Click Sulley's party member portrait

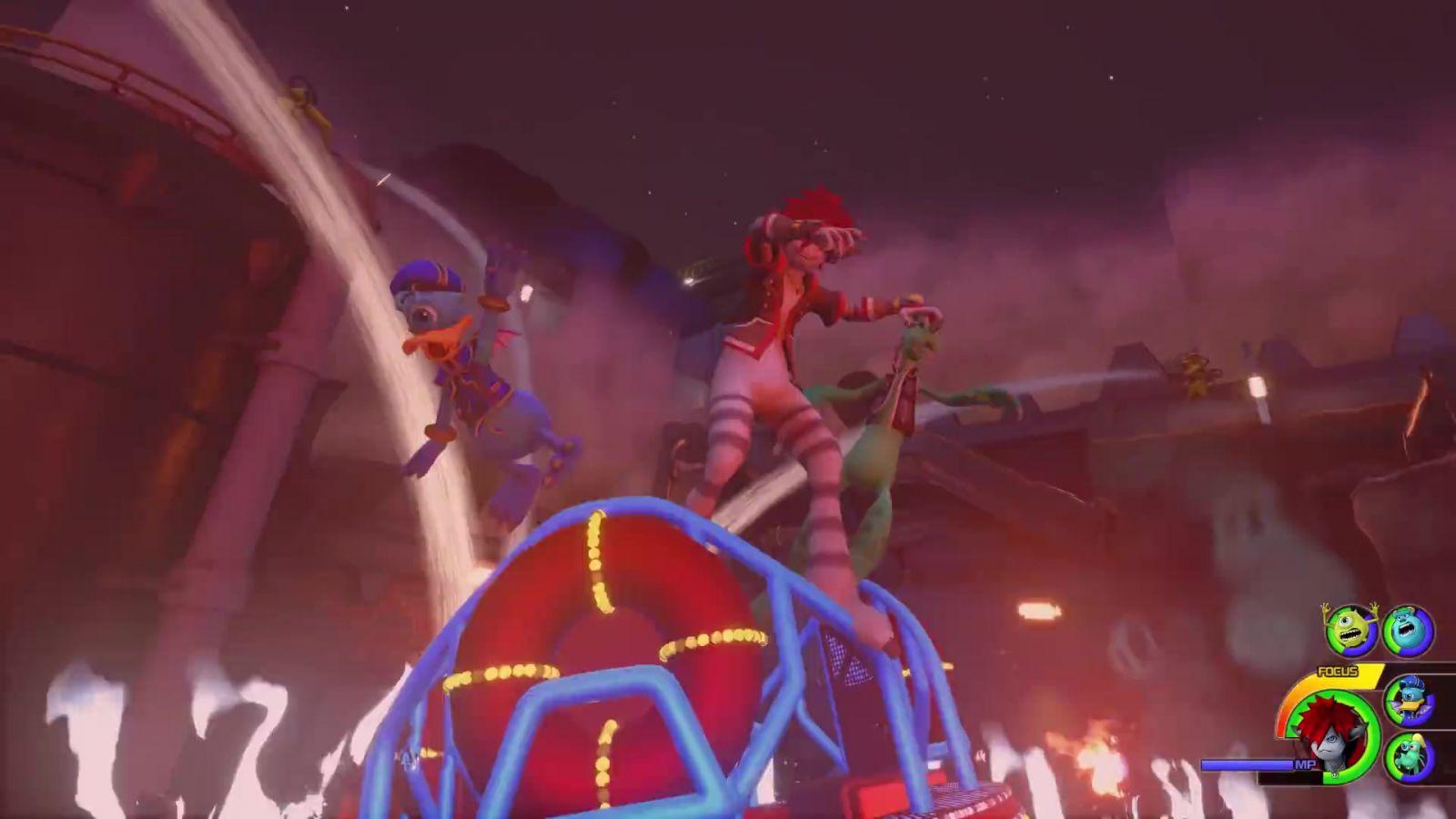[x=1408, y=631]
